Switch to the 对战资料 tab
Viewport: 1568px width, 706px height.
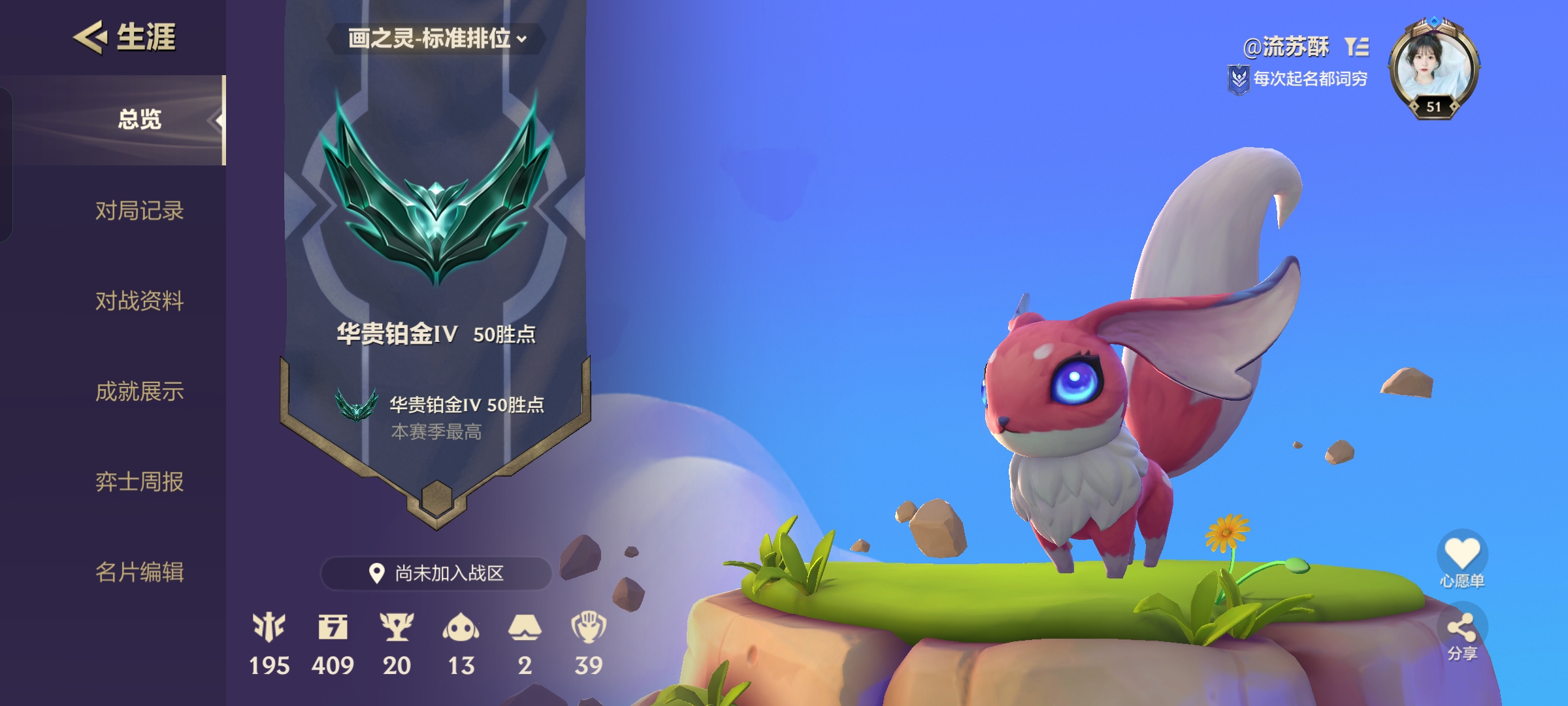[139, 301]
